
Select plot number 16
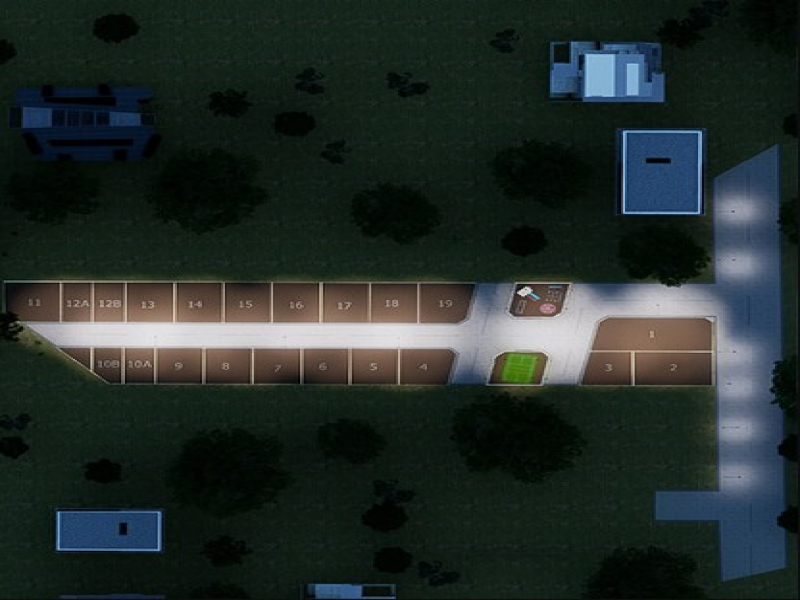tap(295, 303)
